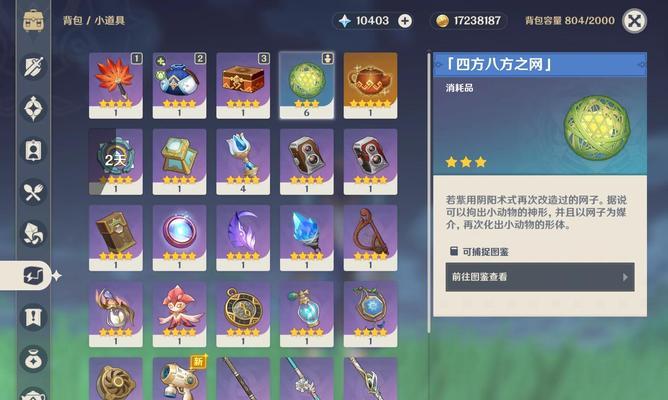The width and height of the screenshot is (668, 400).
Task: Select the gadget marked 2天
Action: (x=115, y=157)
